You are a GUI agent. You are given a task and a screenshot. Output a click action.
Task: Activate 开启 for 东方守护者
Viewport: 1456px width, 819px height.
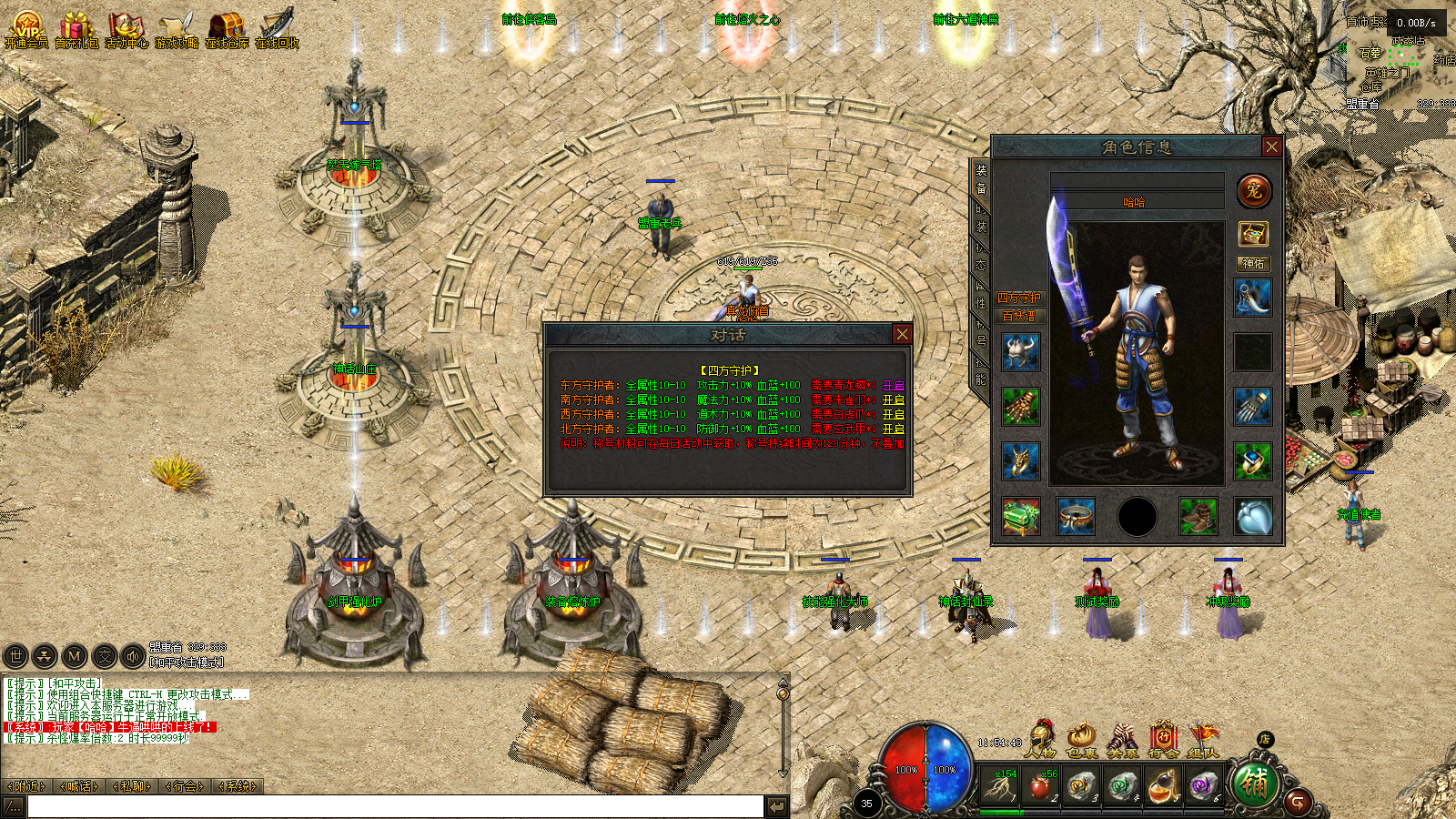point(893,386)
